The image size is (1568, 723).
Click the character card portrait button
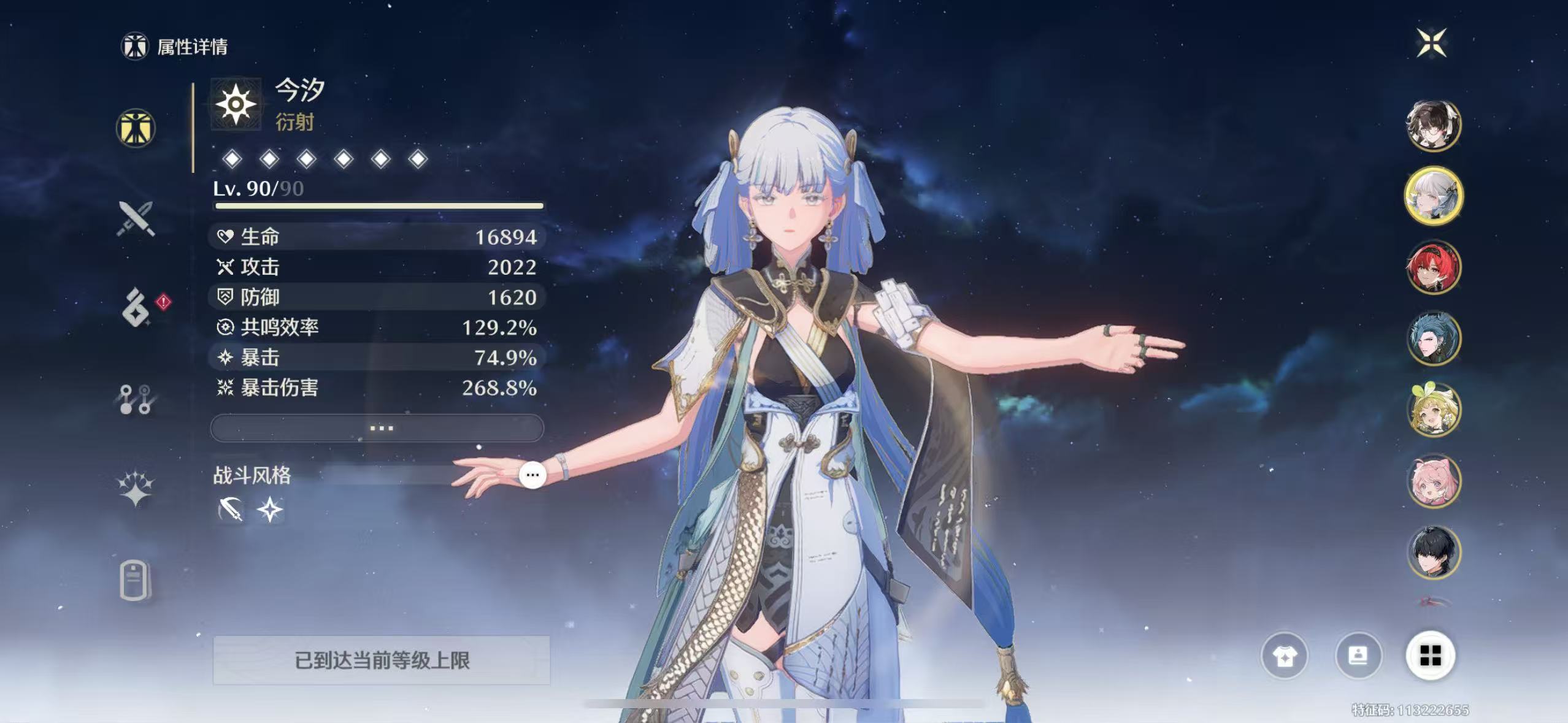[1358, 656]
